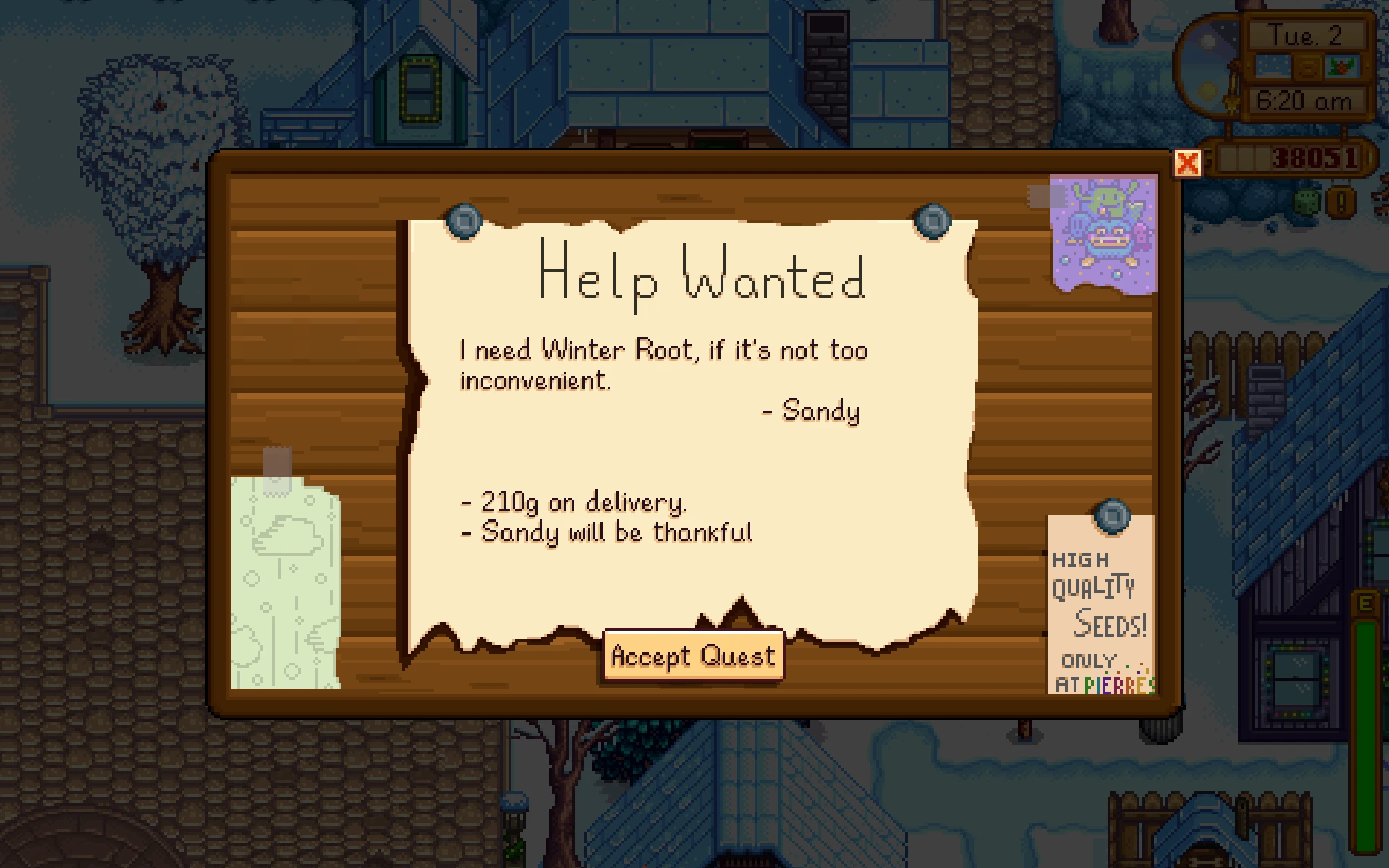The height and width of the screenshot is (868, 1389).
Task: Select the Tue. 2 date display
Action: 1308,34
